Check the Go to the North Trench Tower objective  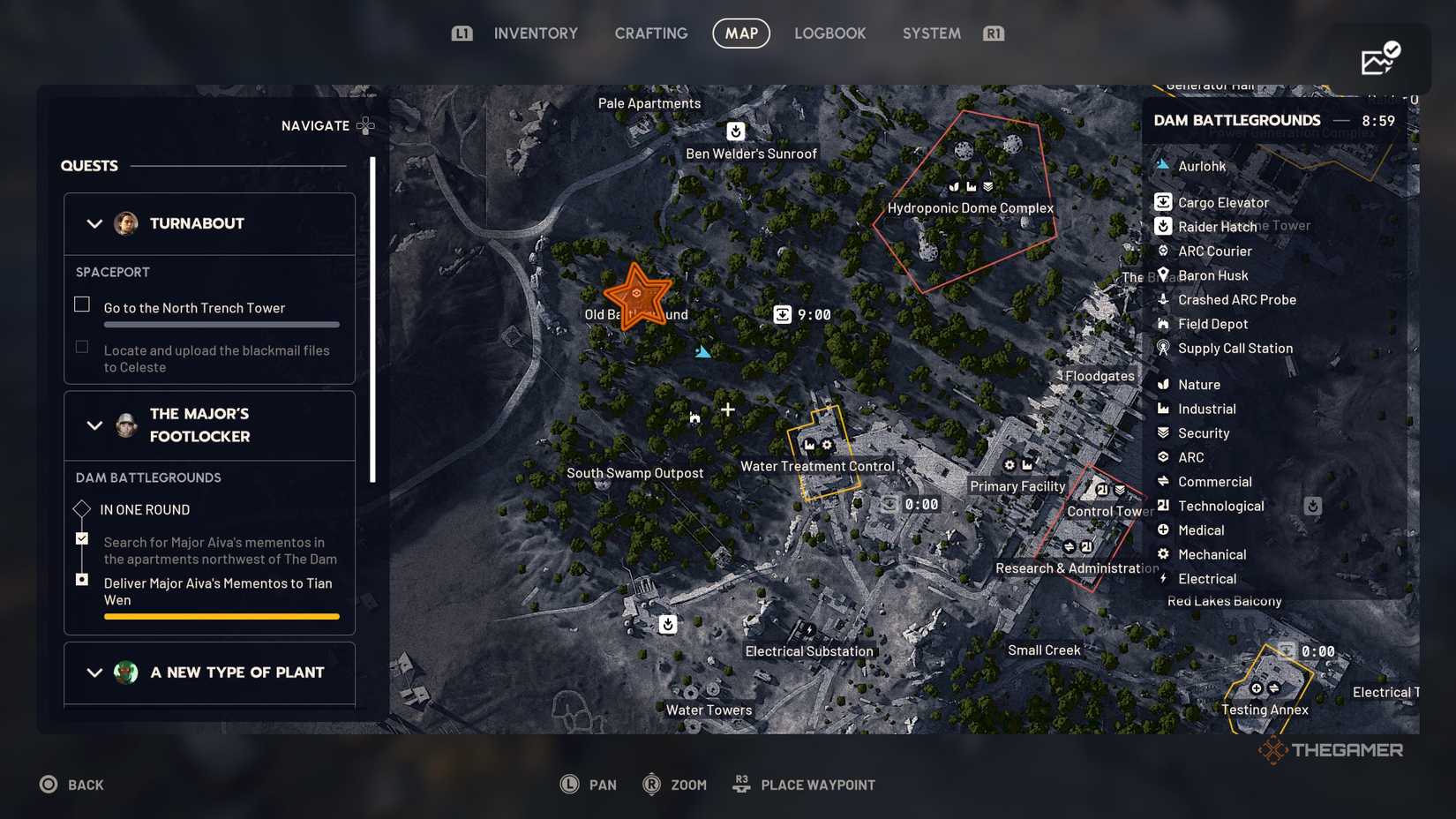(x=81, y=304)
